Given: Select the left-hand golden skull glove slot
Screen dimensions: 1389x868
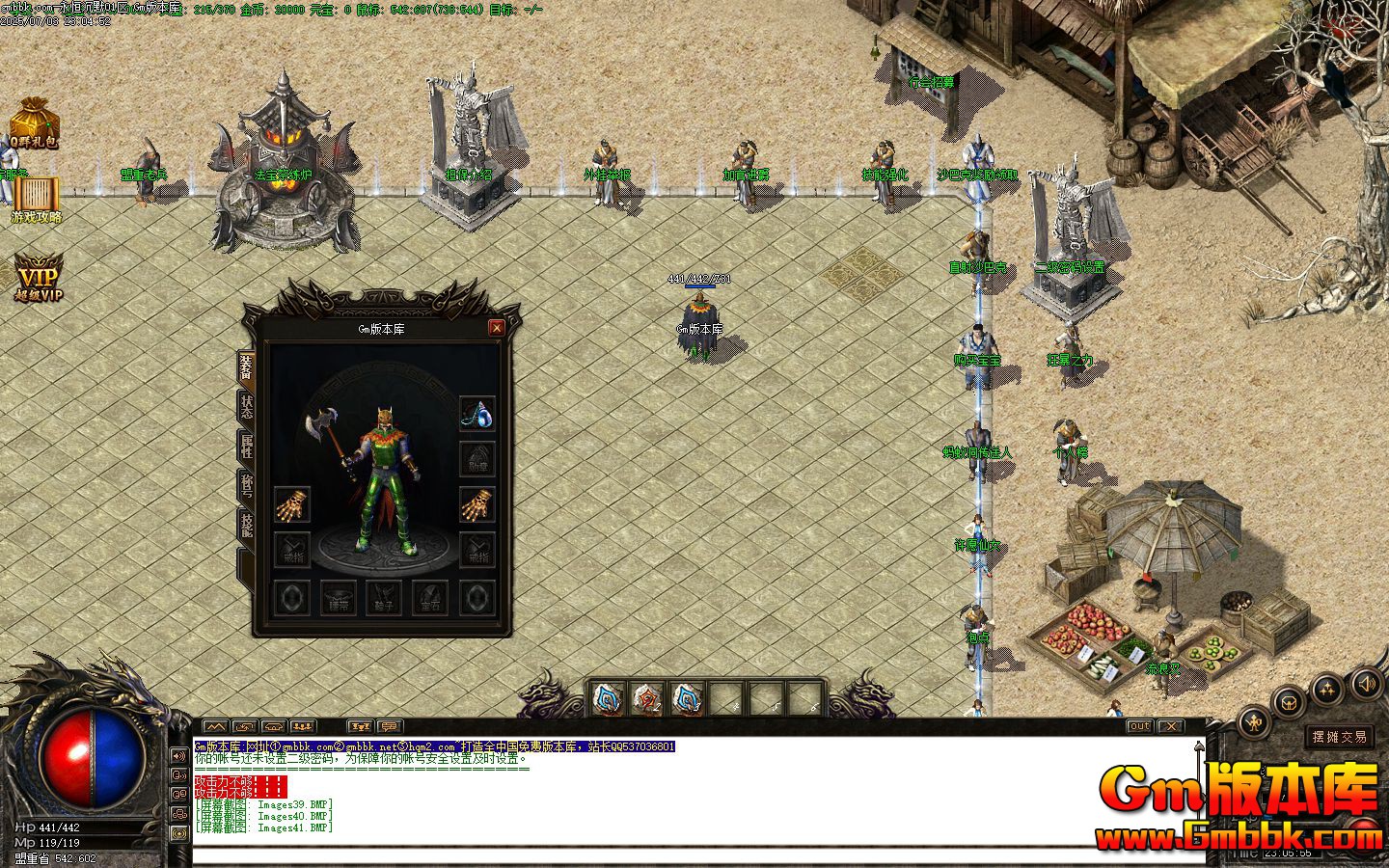Looking at the screenshot, I should 291,504.
